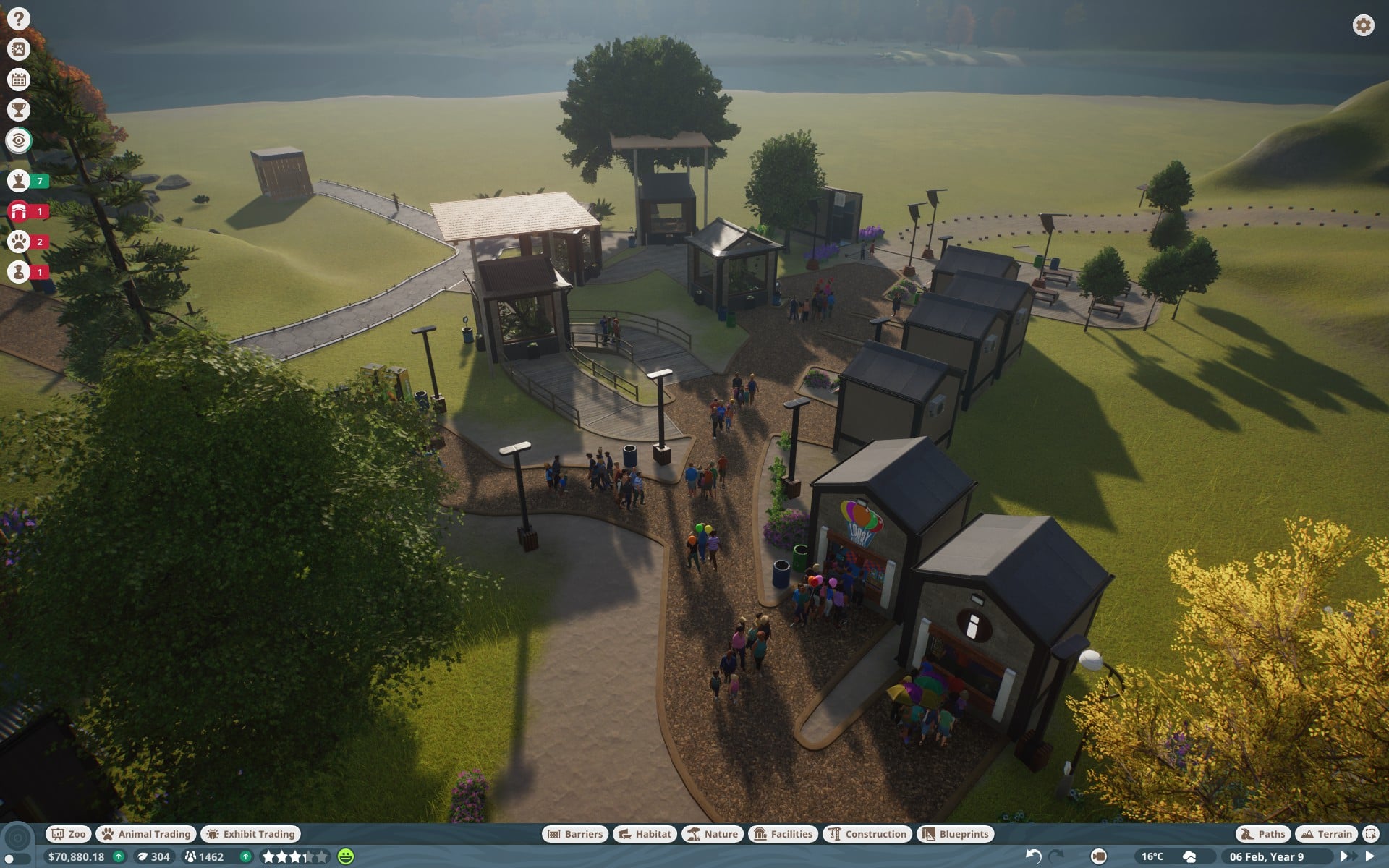This screenshot has height=868, width=1389.
Task: Open Exhibit Trading
Action: pyautogui.click(x=251, y=834)
